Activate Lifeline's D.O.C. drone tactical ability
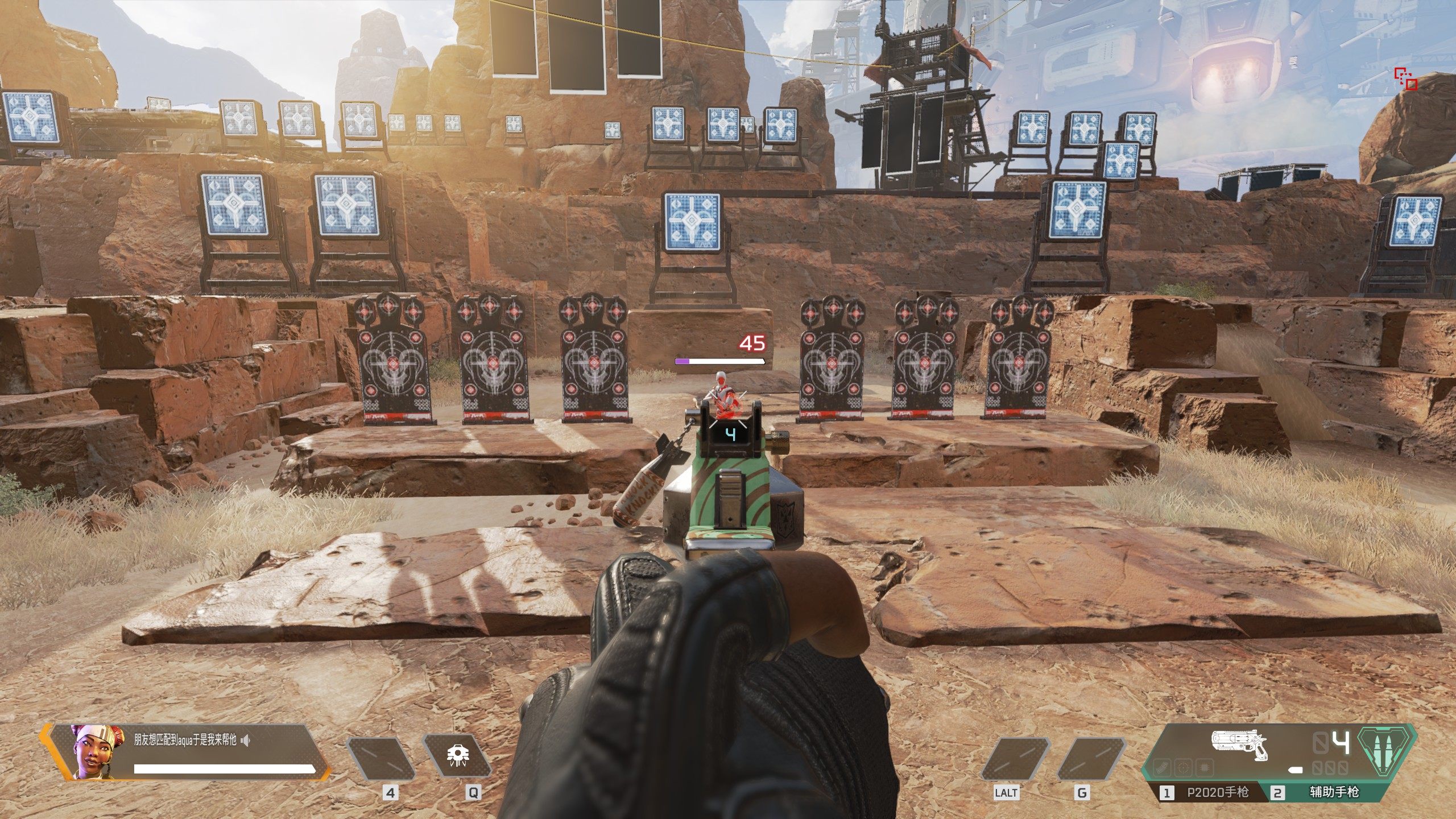Image resolution: width=1456 pixels, height=819 pixels. point(457,757)
